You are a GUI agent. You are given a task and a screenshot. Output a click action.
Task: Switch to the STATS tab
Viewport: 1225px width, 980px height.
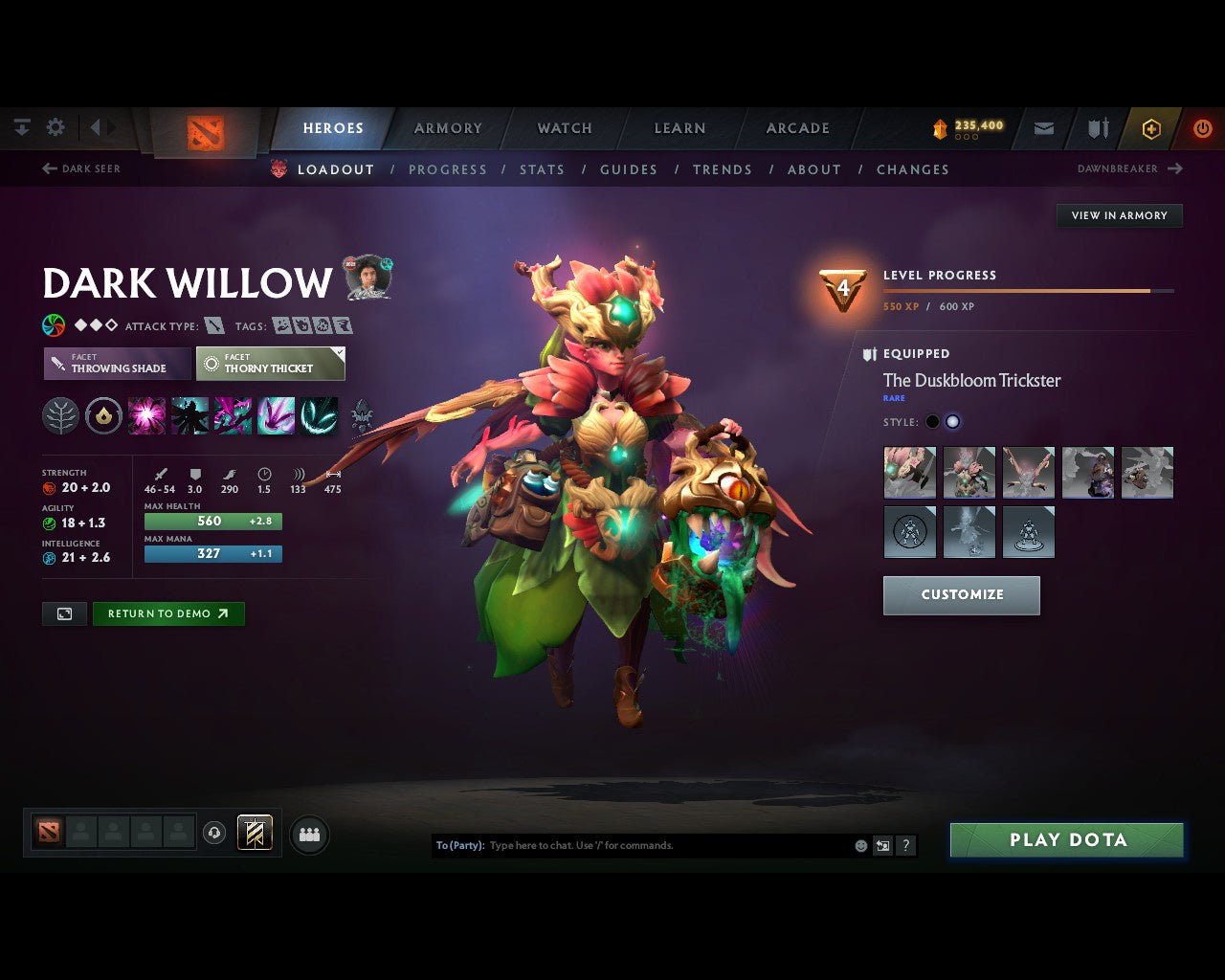coord(542,169)
